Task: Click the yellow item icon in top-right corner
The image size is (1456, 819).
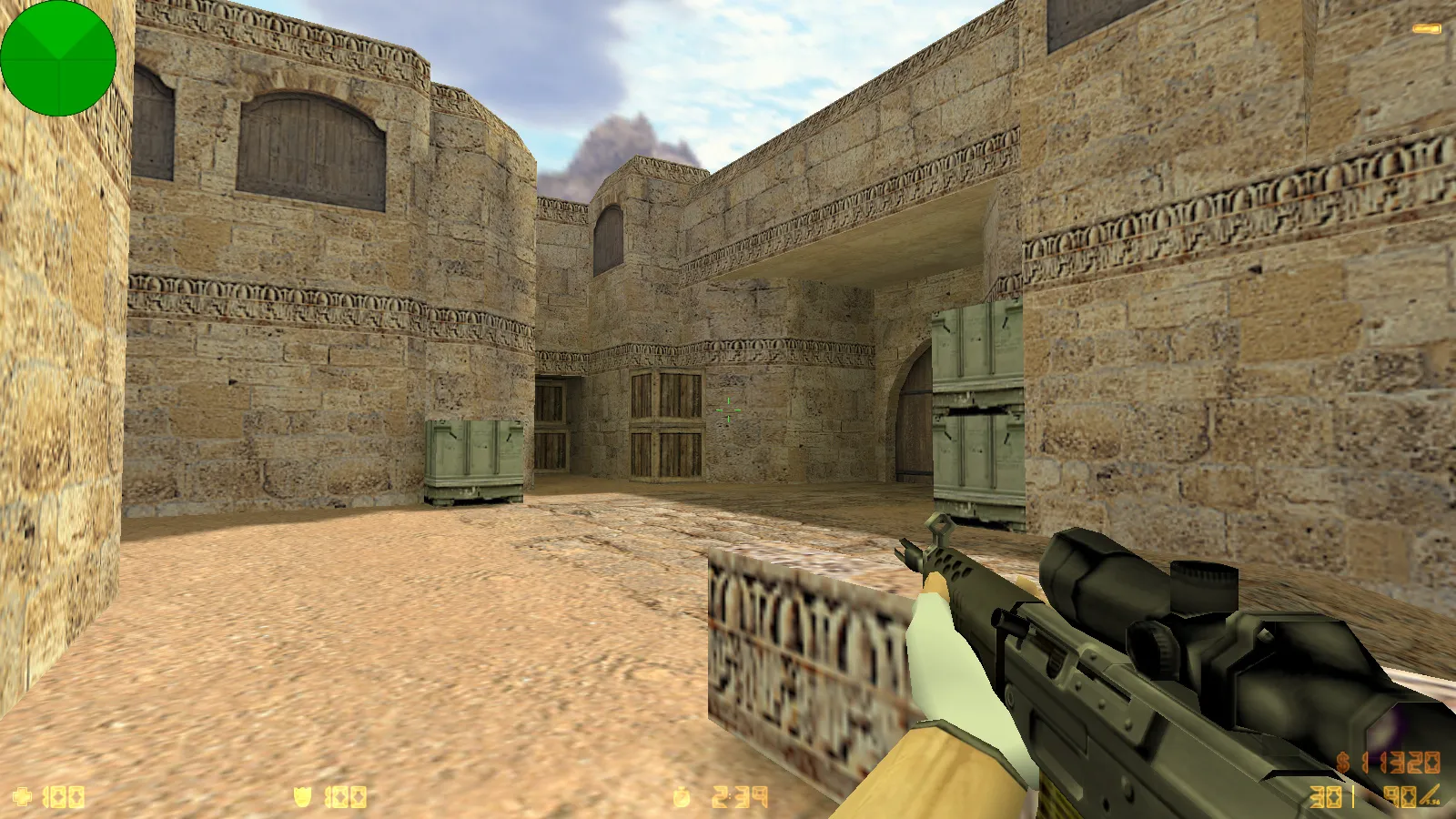Action: click(1427, 27)
